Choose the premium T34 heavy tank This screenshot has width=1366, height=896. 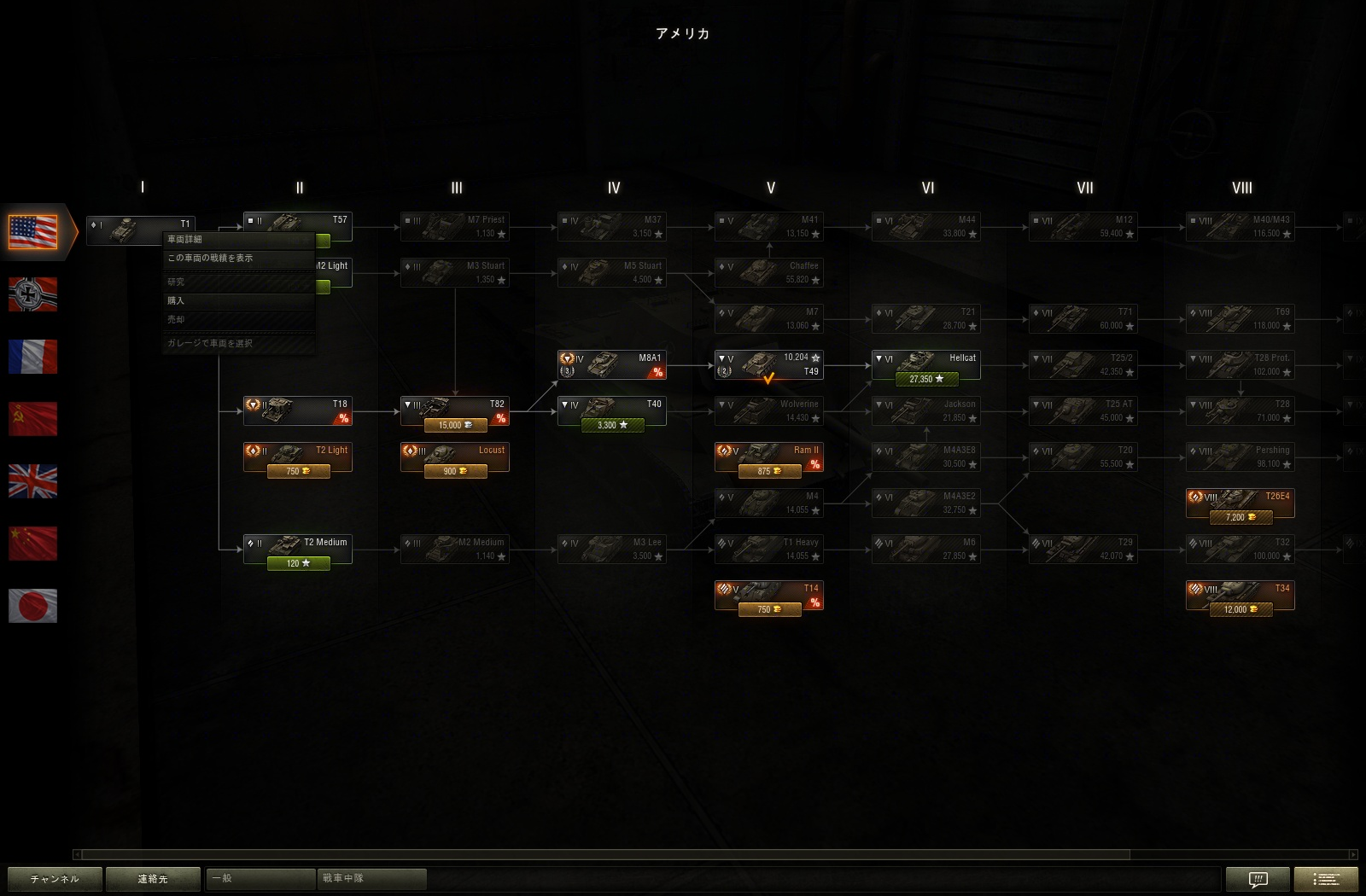1240,596
